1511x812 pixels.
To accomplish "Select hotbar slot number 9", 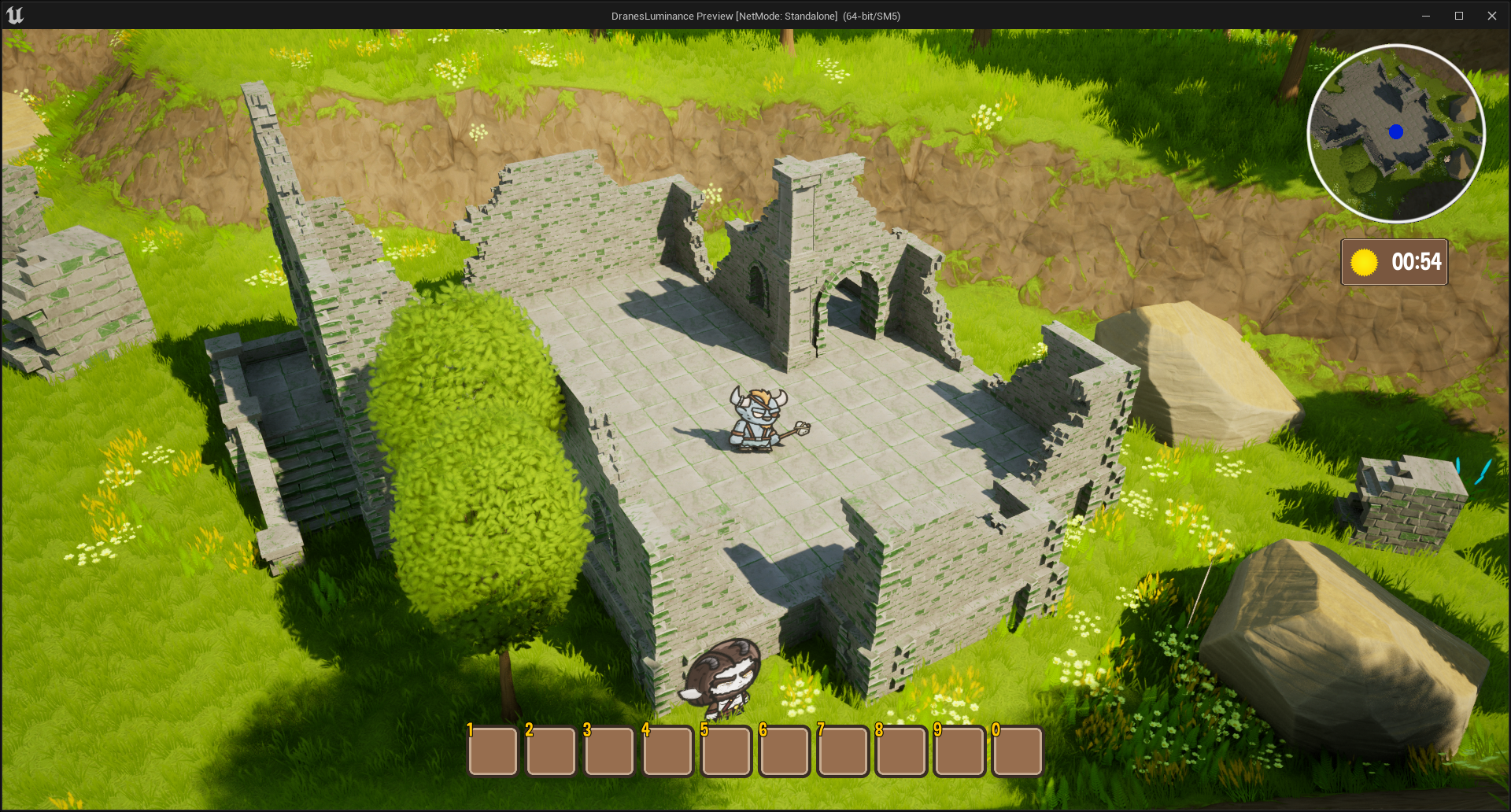I will (x=959, y=751).
